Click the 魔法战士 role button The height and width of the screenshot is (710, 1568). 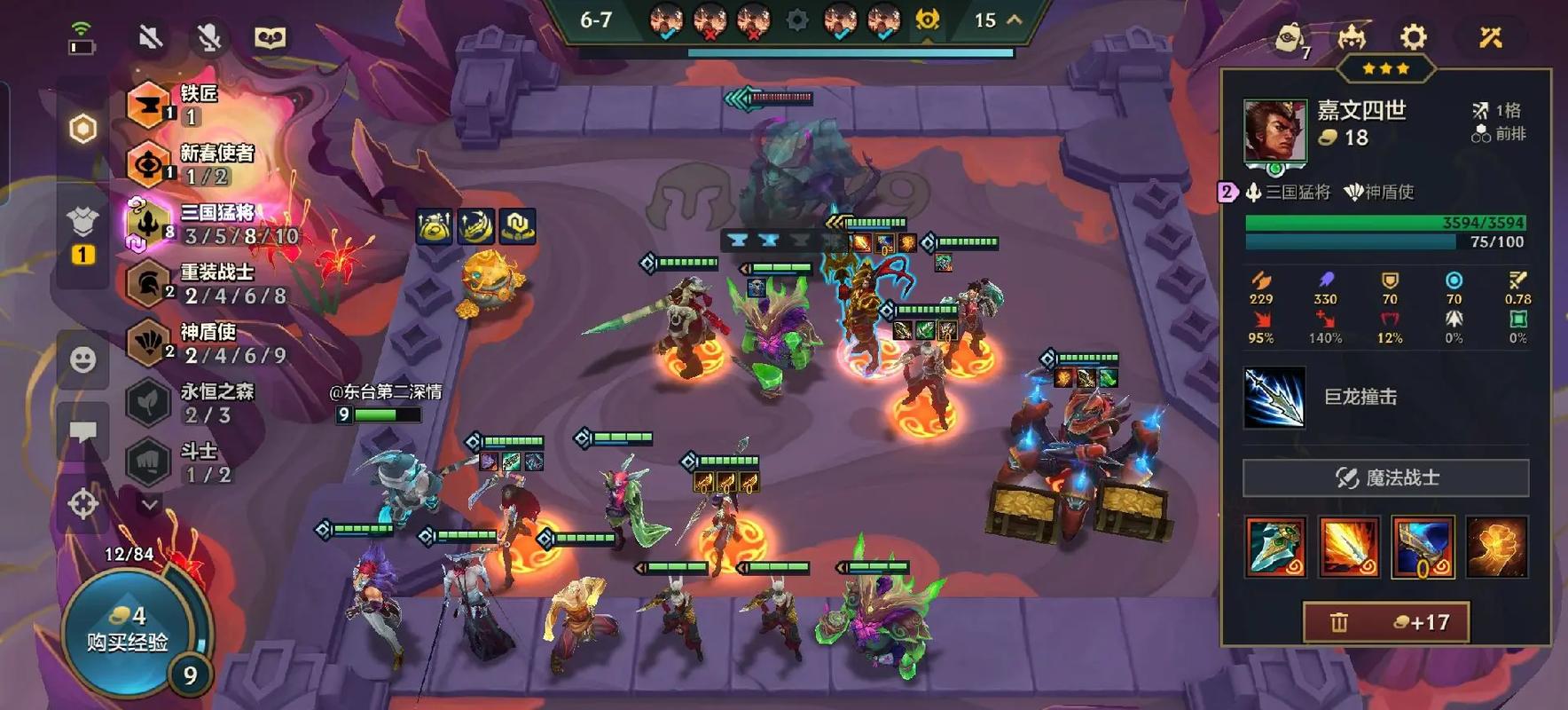[1385, 478]
